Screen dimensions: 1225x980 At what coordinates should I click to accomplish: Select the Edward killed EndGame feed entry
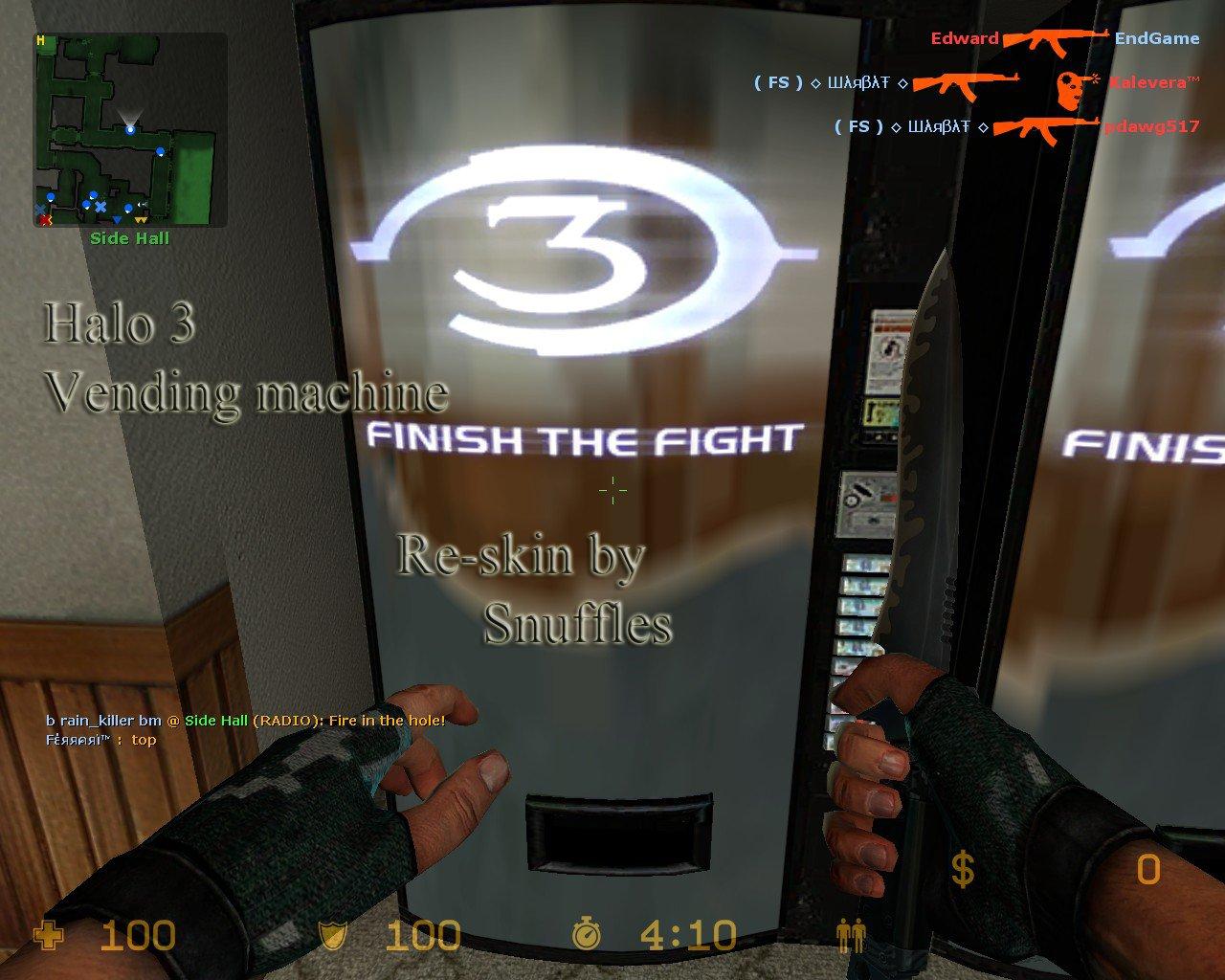1063,39
